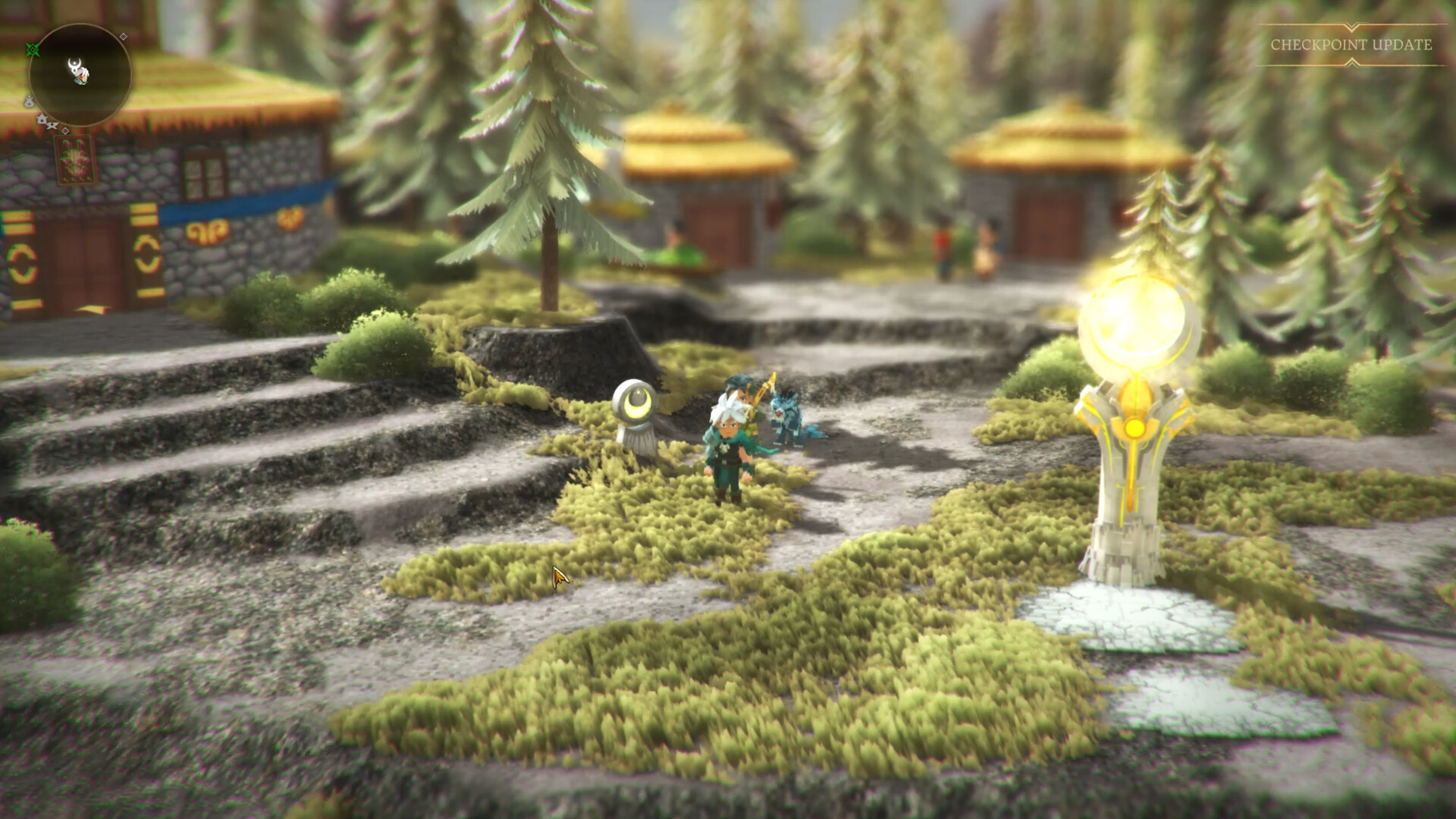Click the CHECKPOINT UPDATE banner
Image resolution: width=1456 pixels, height=819 pixels.
1350,45
